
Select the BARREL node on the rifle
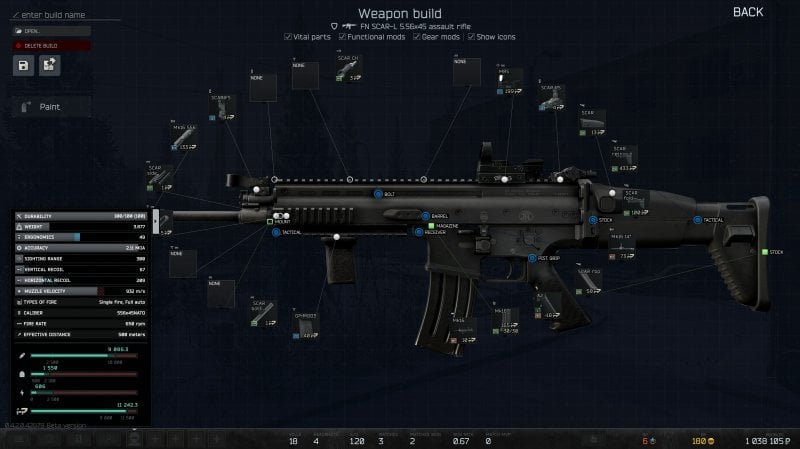click(426, 214)
